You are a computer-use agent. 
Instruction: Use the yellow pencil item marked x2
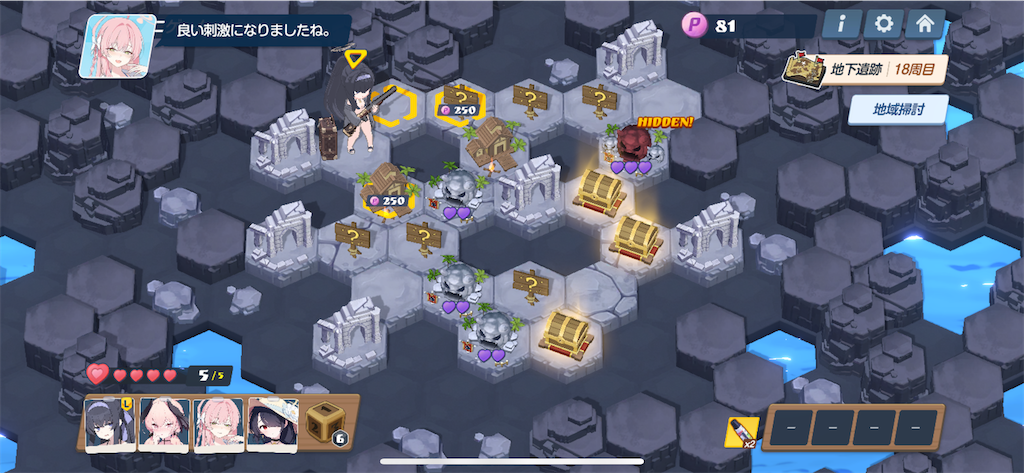coord(739,432)
